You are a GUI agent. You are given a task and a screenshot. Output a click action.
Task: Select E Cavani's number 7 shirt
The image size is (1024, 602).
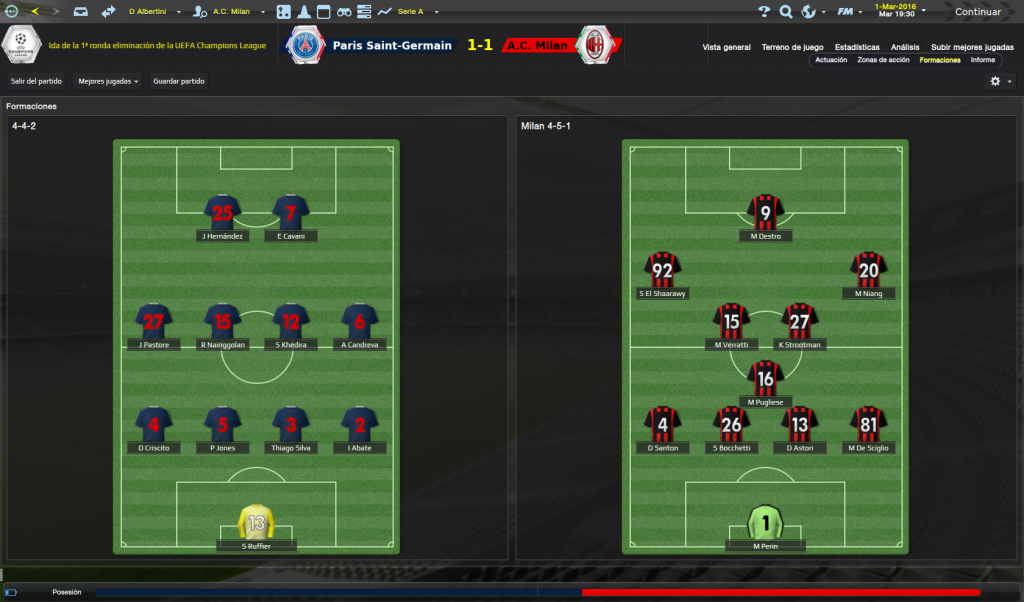[291, 212]
